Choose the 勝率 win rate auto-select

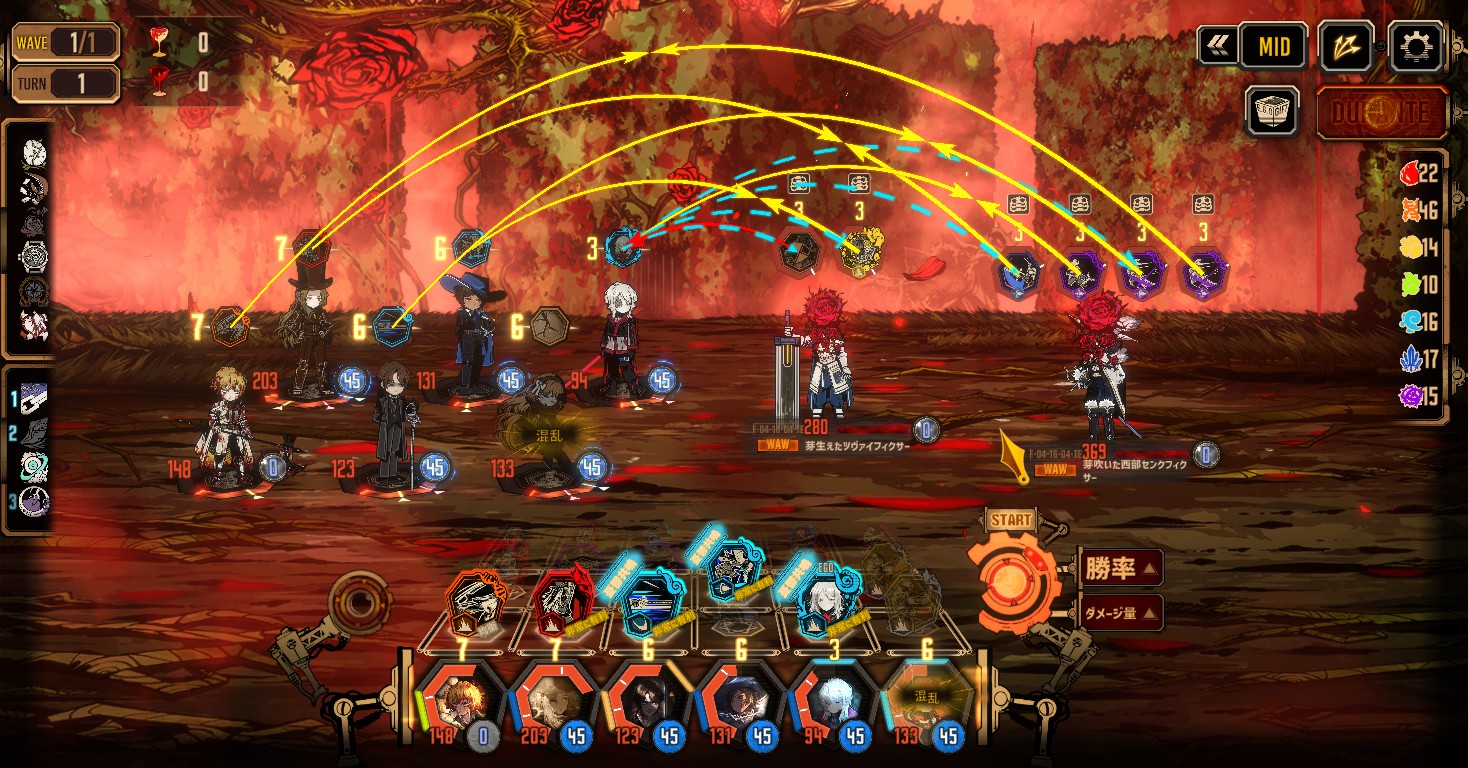(x=1119, y=569)
